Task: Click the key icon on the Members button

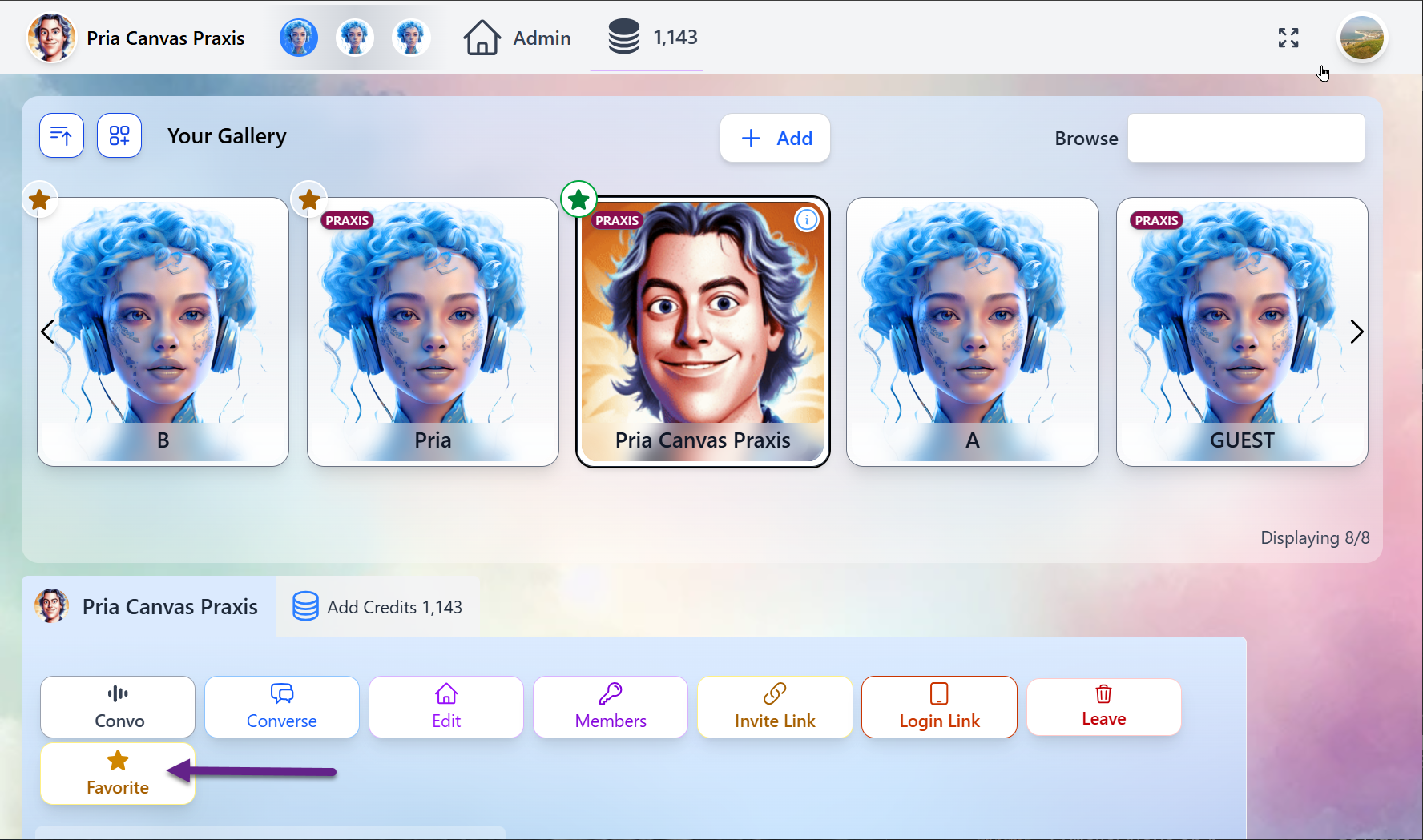Action: tap(610, 693)
